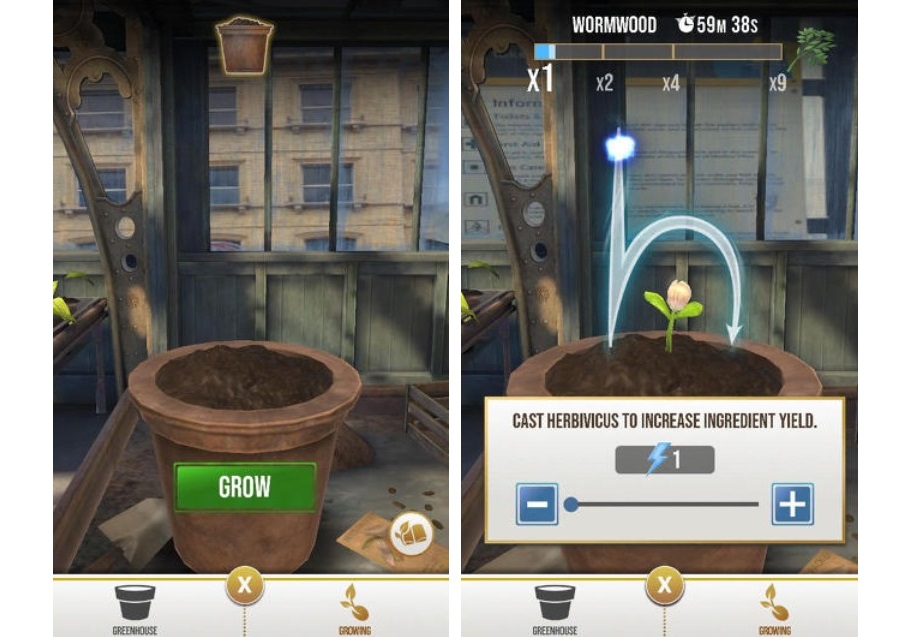This screenshot has height=637, width=917.
Task: Open the seed packet icon beside the pot
Action: (410, 533)
